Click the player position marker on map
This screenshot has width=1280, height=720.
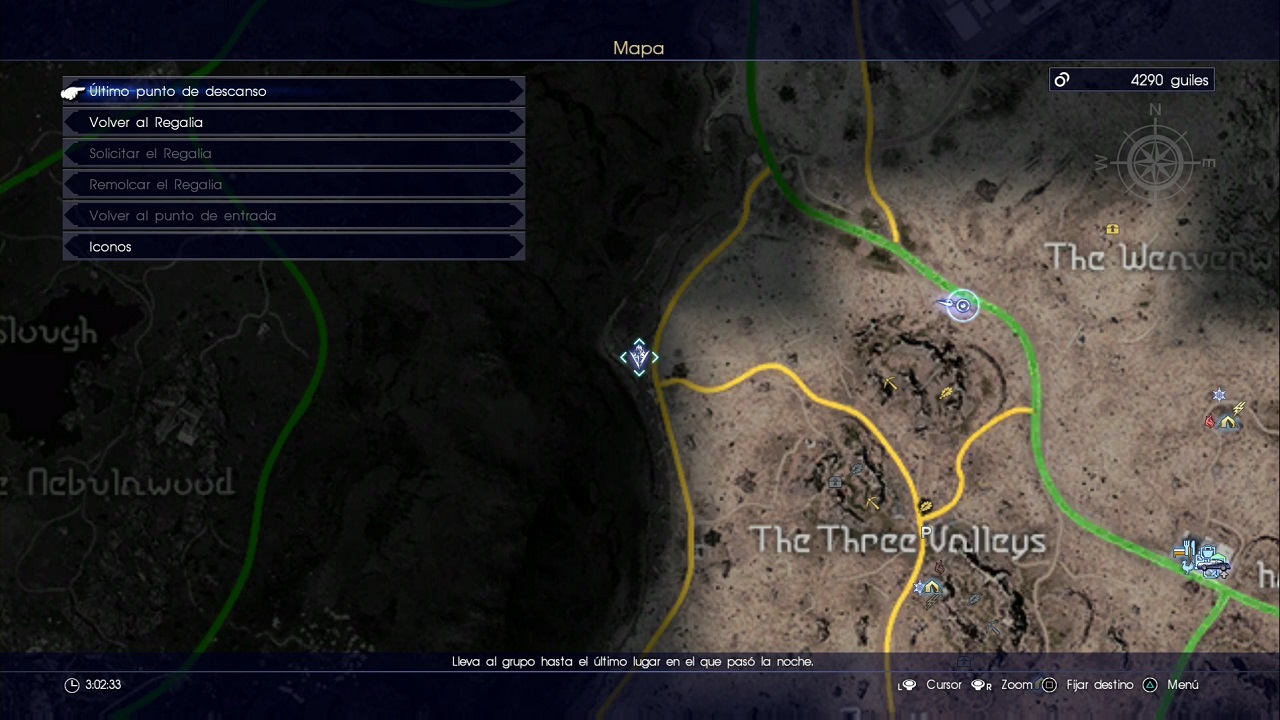coord(962,306)
